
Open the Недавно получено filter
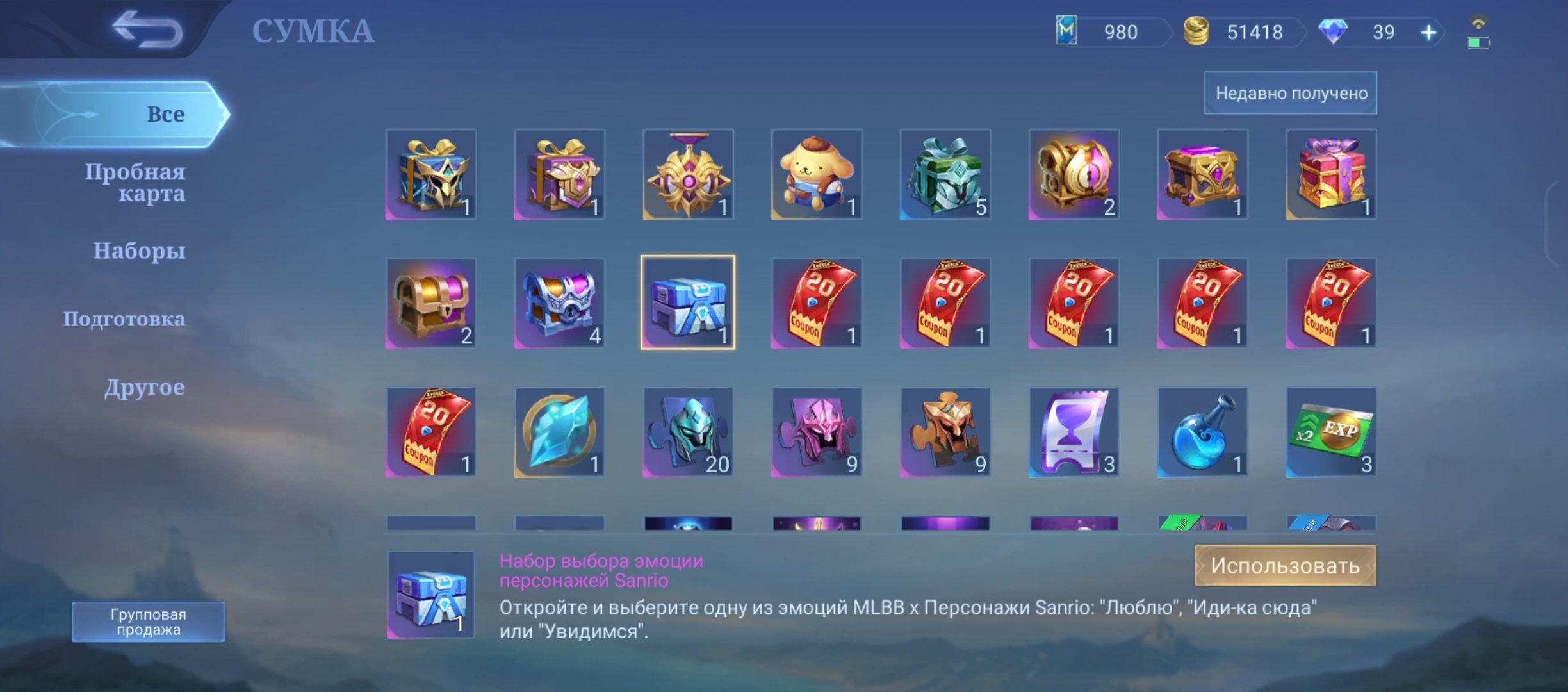click(1289, 92)
